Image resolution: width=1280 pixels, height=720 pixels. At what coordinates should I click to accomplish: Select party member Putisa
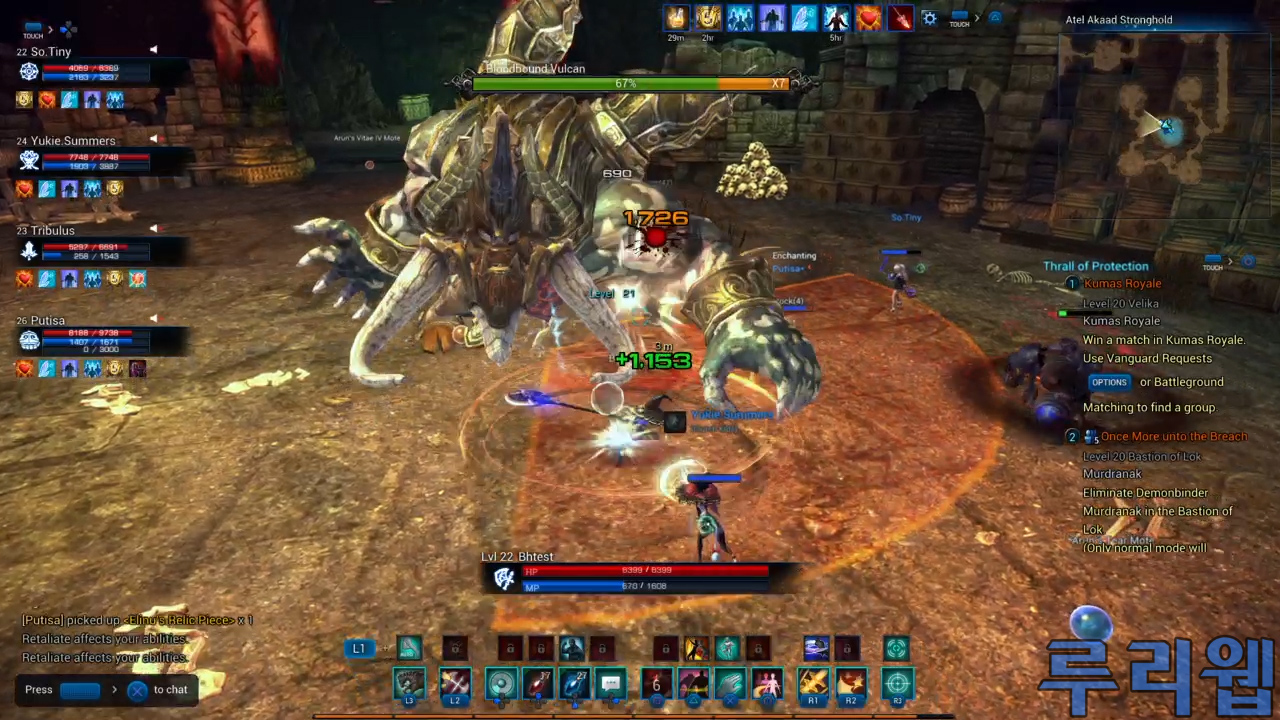coord(47,321)
